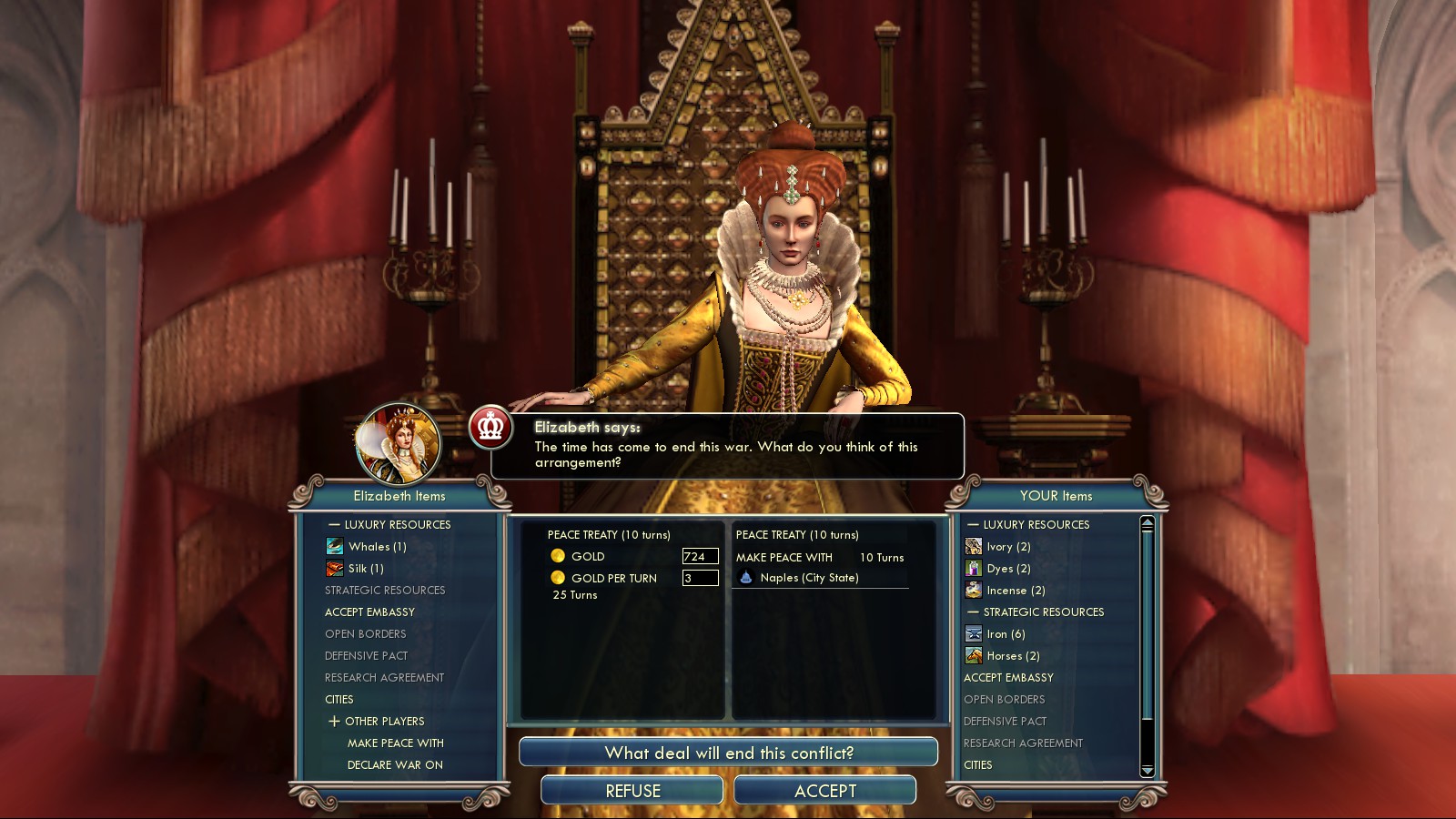Accept Elizabeth's peace deal
1456x819 pixels.
tap(824, 791)
